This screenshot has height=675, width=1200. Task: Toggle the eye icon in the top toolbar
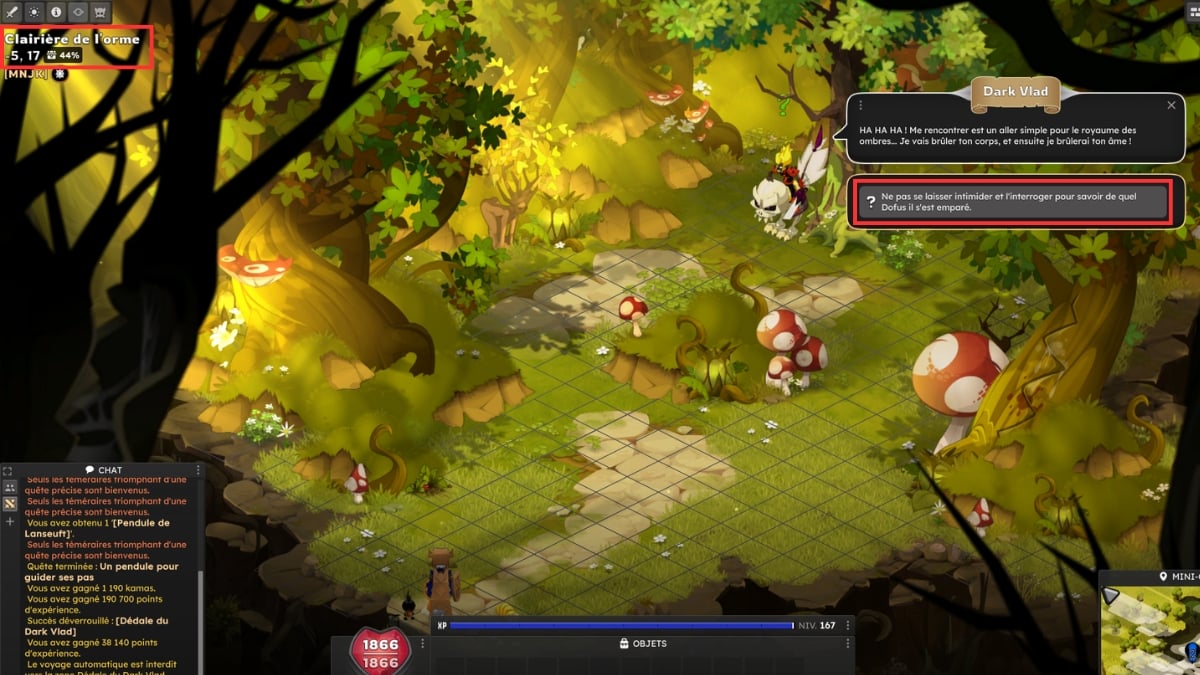pyautogui.click(x=78, y=12)
